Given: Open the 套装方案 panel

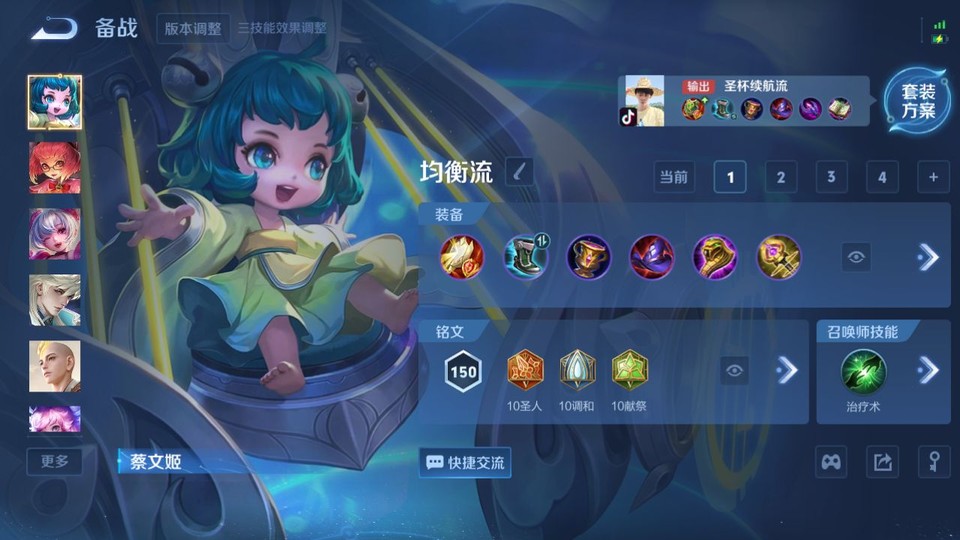Looking at the screenshot, I should point(917,101).
